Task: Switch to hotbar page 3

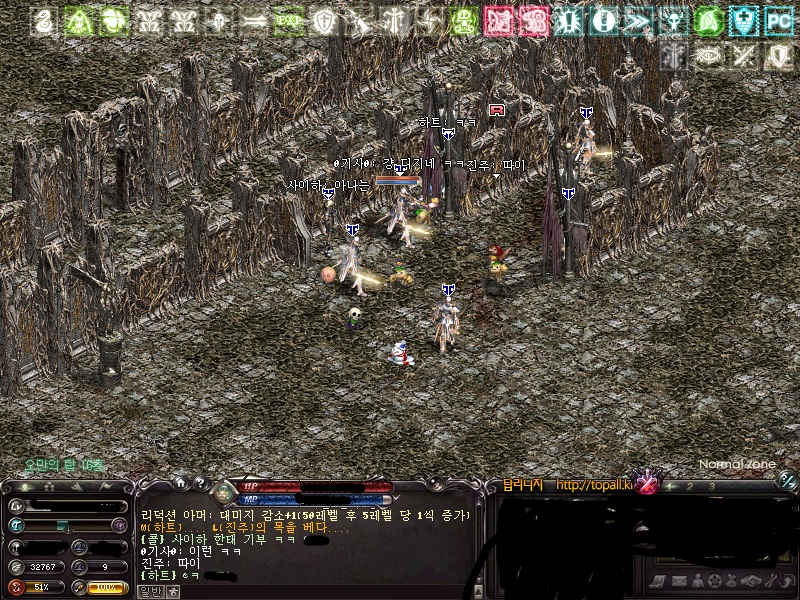Action: 711,486
